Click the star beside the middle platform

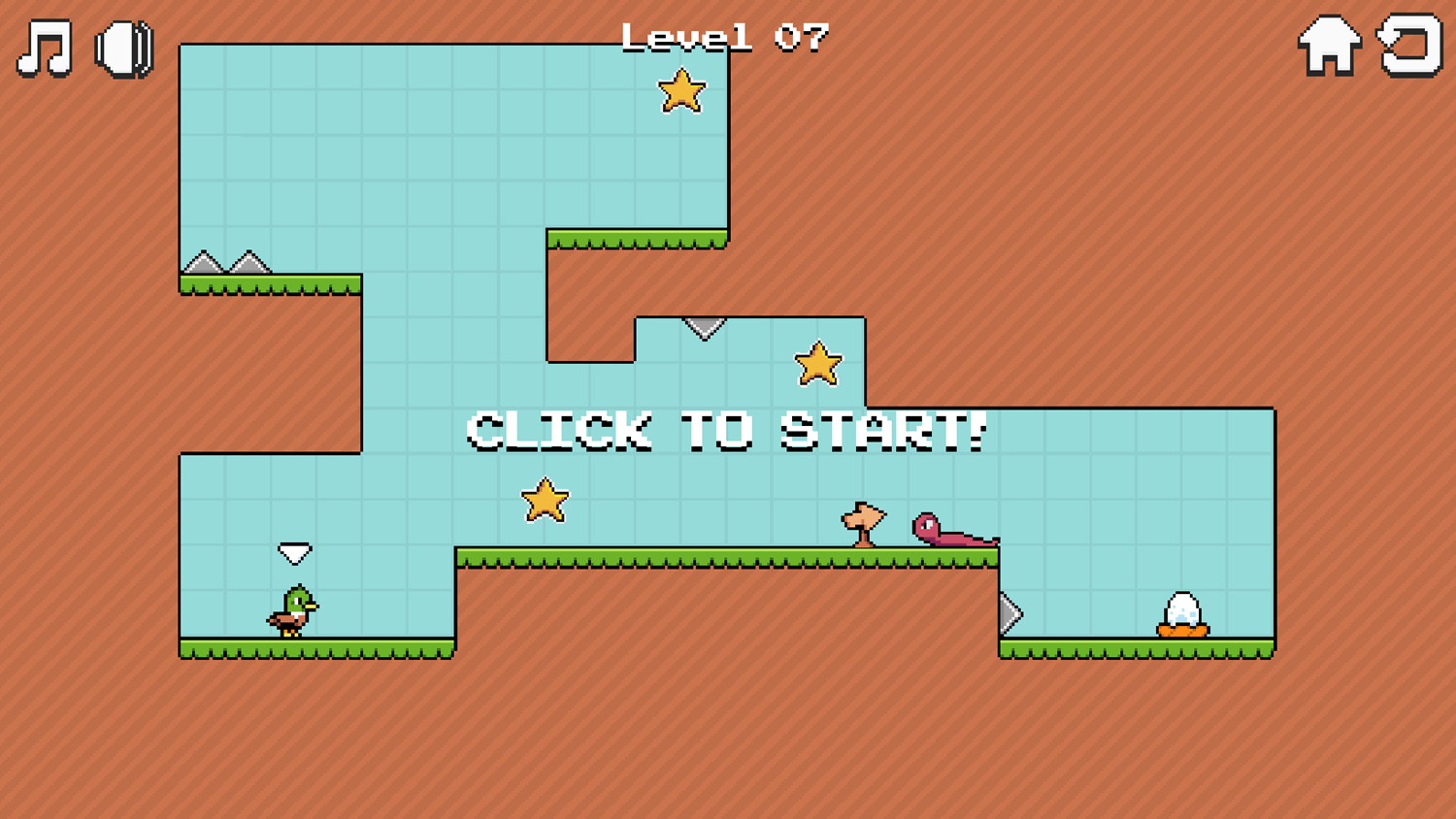point(818,363)
